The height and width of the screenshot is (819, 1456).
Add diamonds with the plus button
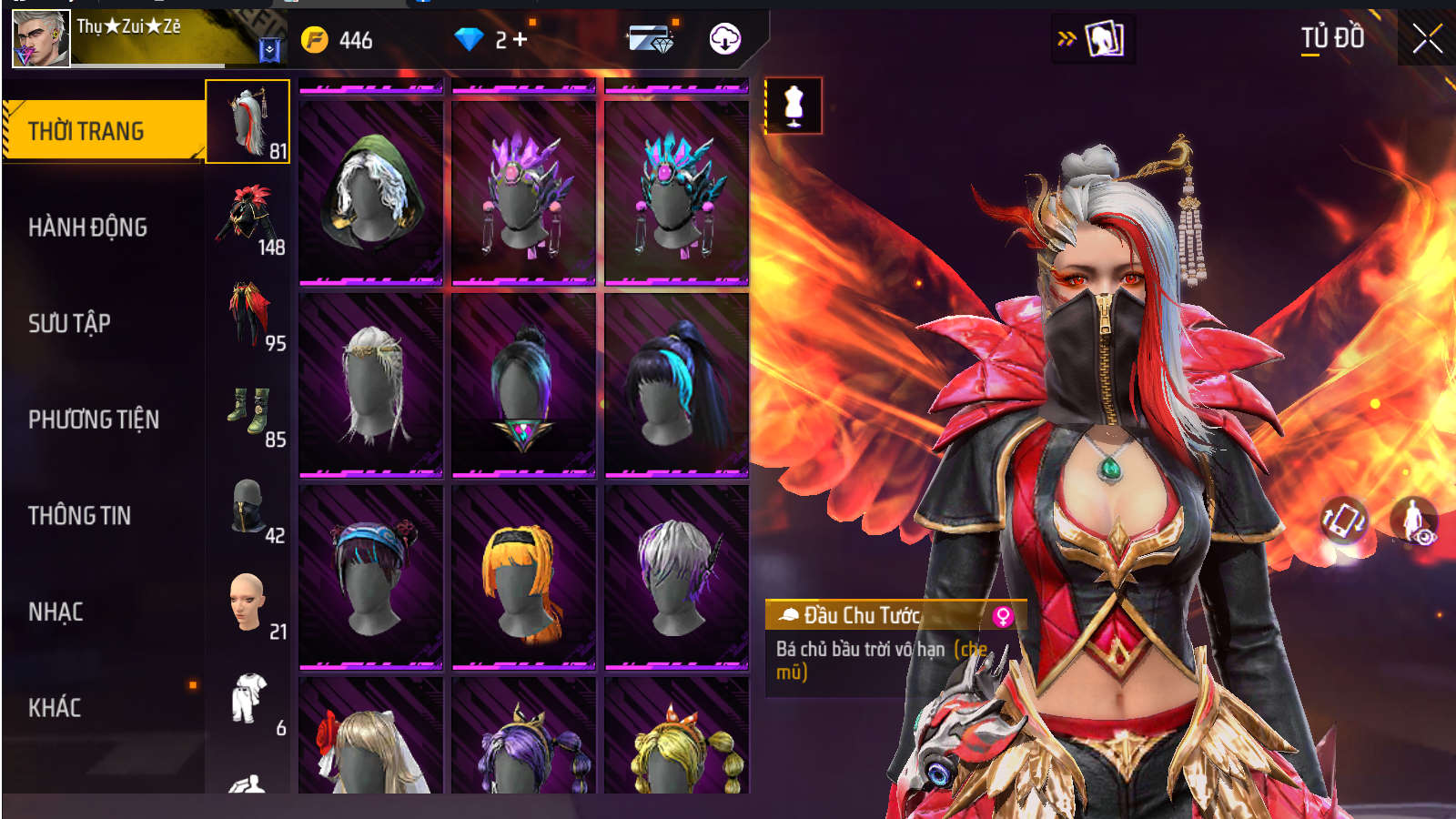pyautogui.click(x=520, y=39)
